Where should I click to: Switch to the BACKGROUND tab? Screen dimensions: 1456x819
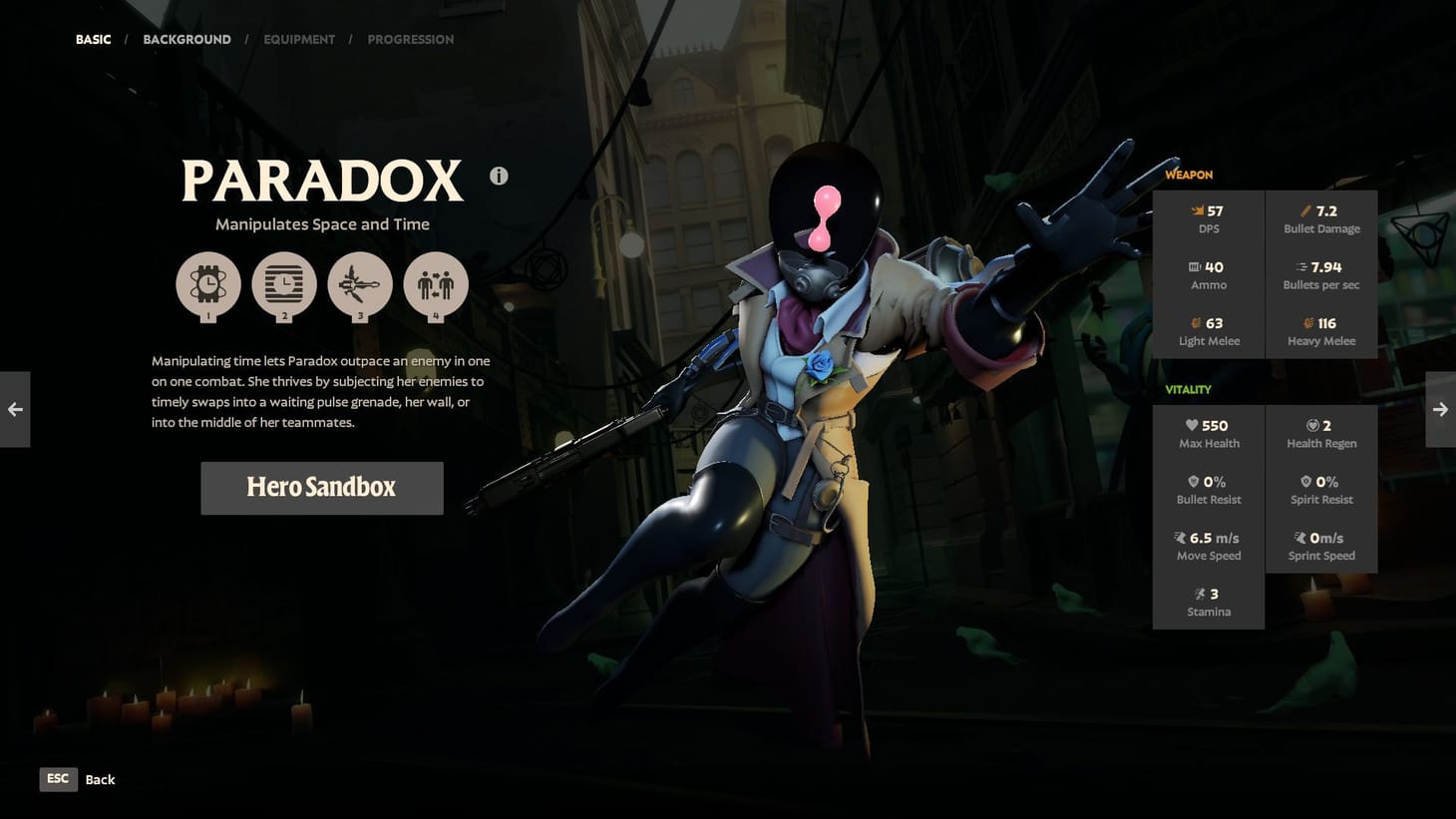pyautogui.click(x=186, y=39)
